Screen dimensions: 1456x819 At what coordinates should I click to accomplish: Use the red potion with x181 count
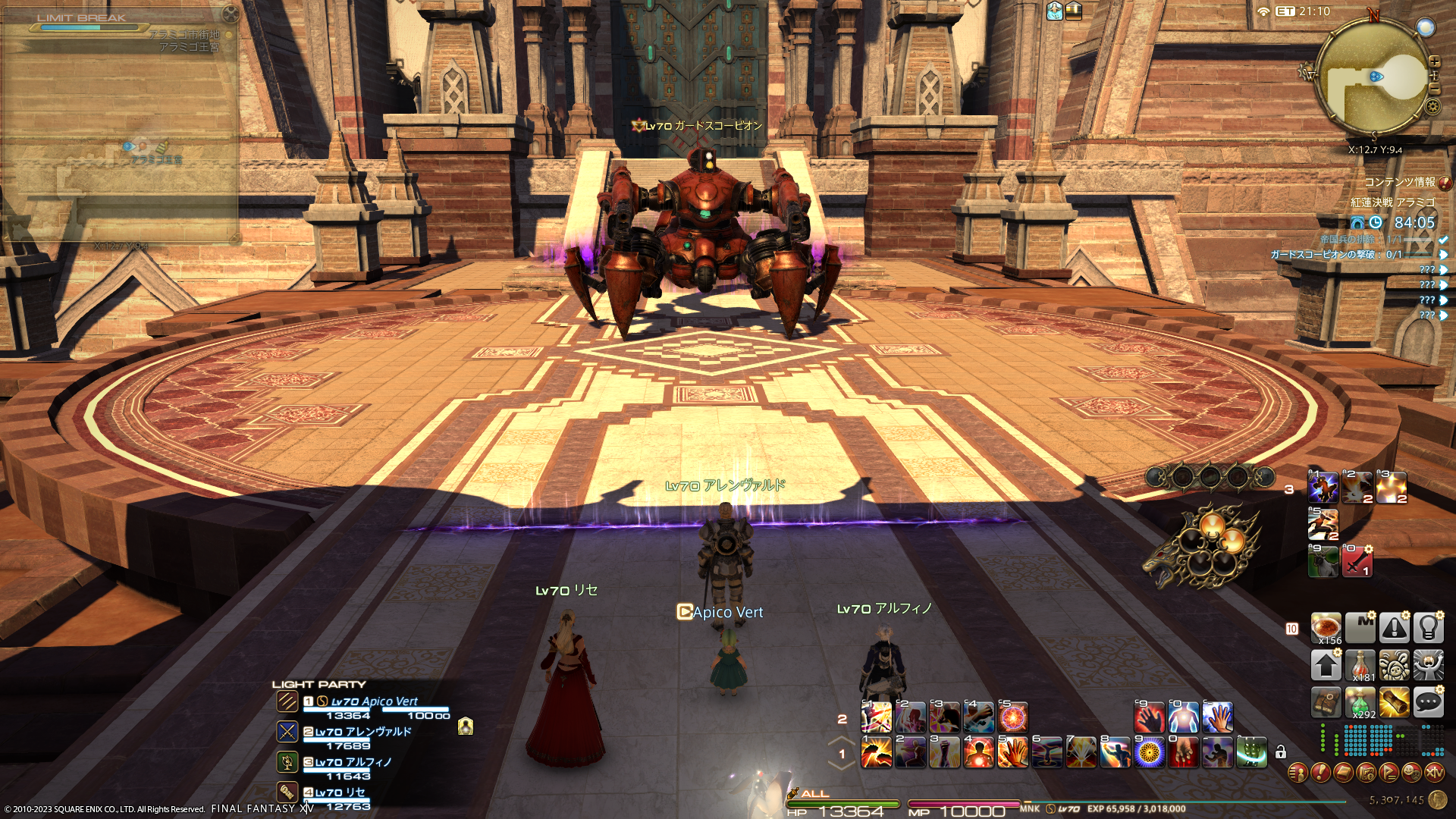[x=1360, y=666]
